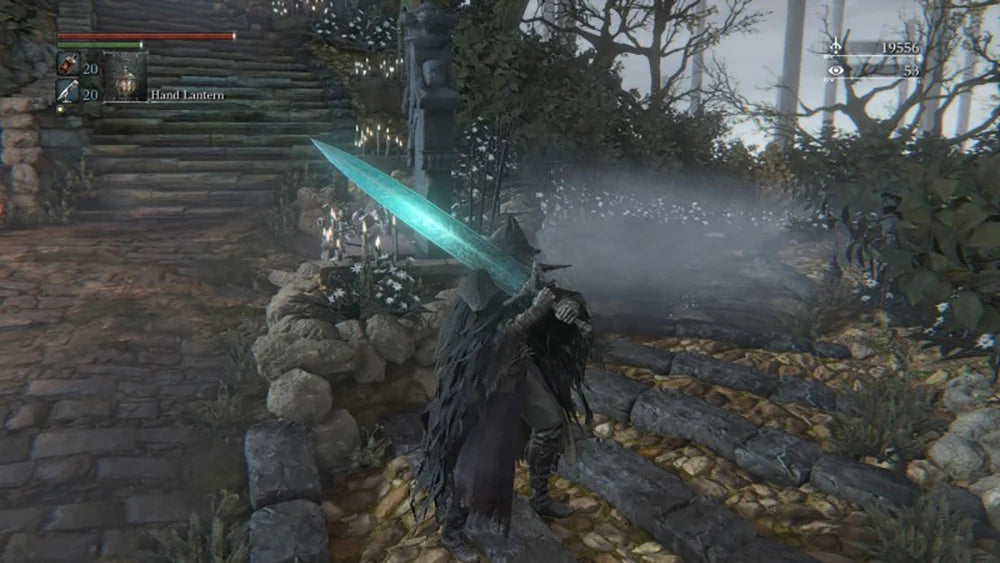Use the red blood vial icon

[68, 65]
